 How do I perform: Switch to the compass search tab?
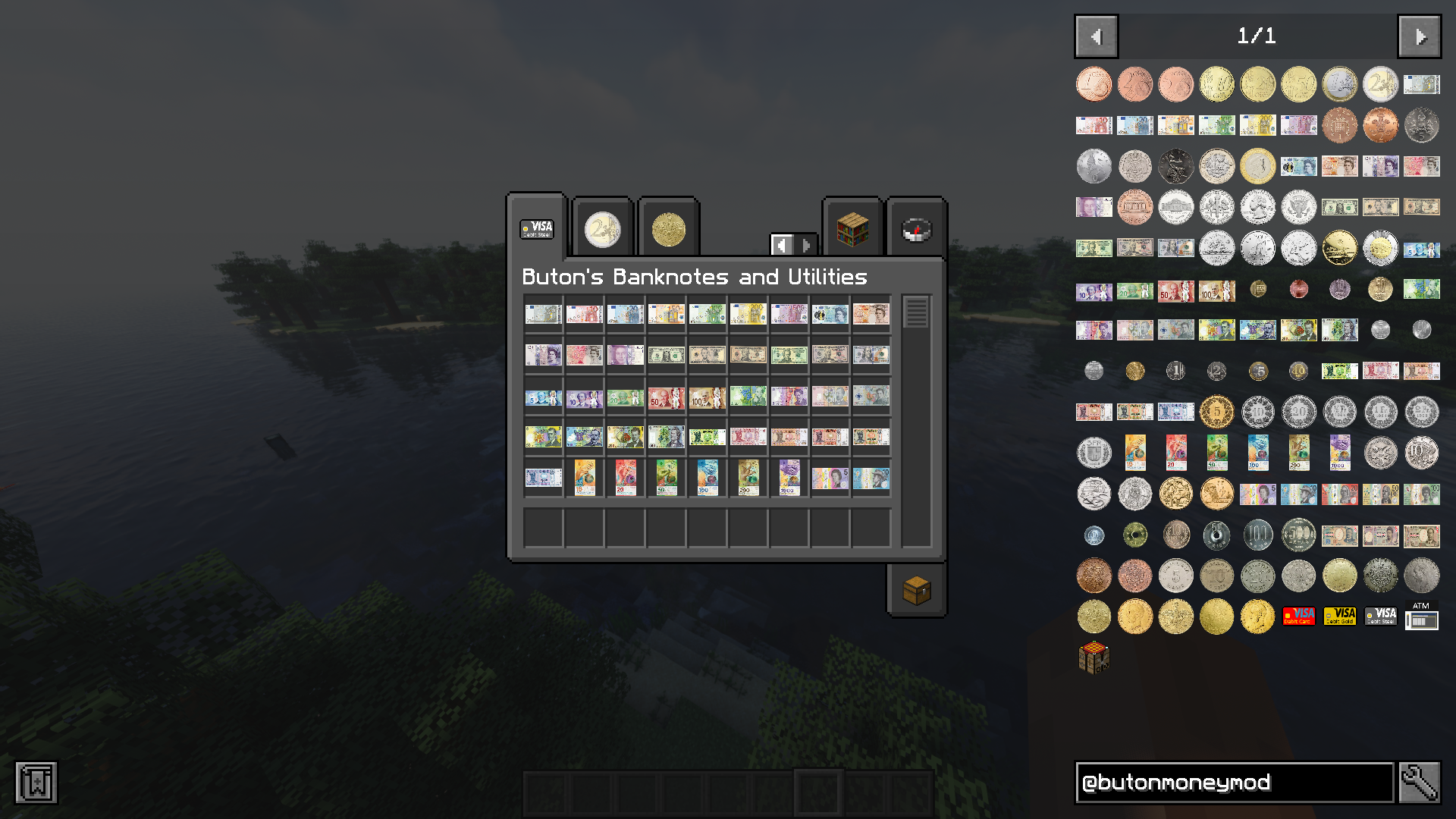click(916, 230)
